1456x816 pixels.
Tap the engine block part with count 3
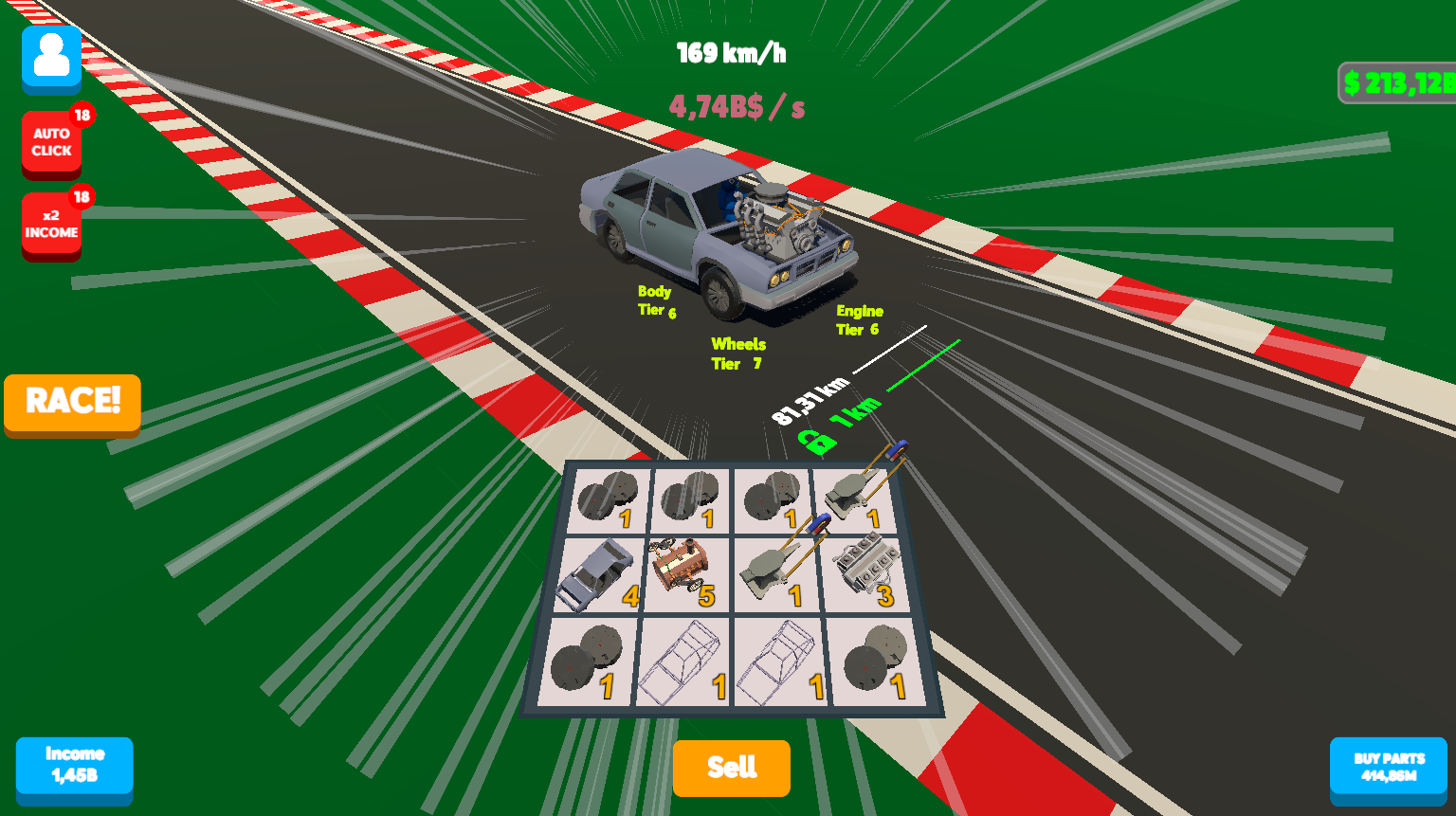[x=867, y=569]
